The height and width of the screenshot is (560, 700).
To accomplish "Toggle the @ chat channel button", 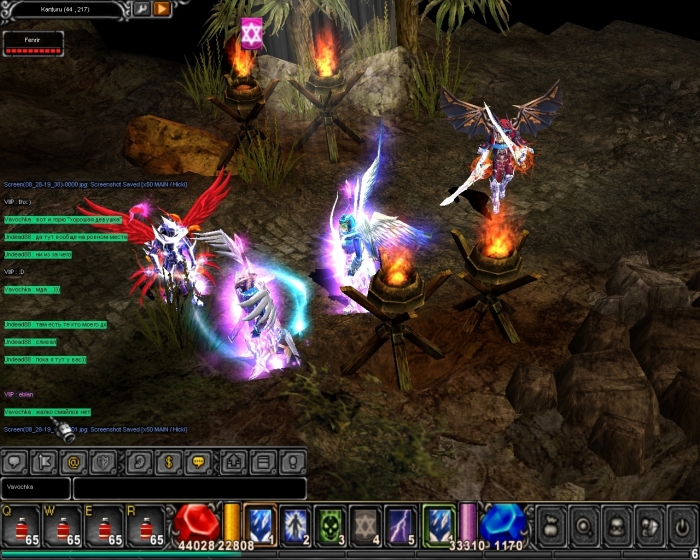I will click(x=73, y=462).
